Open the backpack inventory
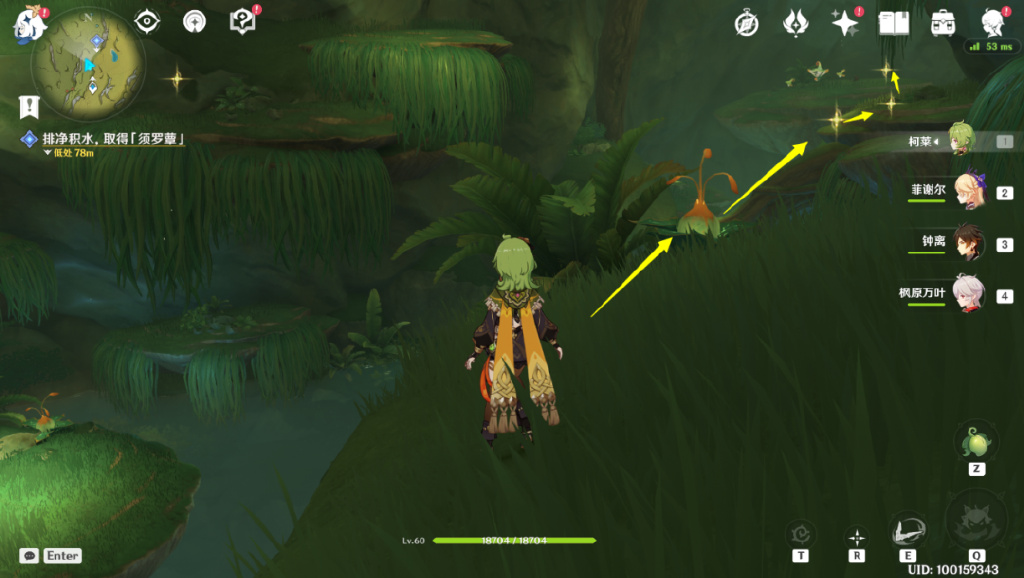 pyautogui.click(x=942, y=23)
